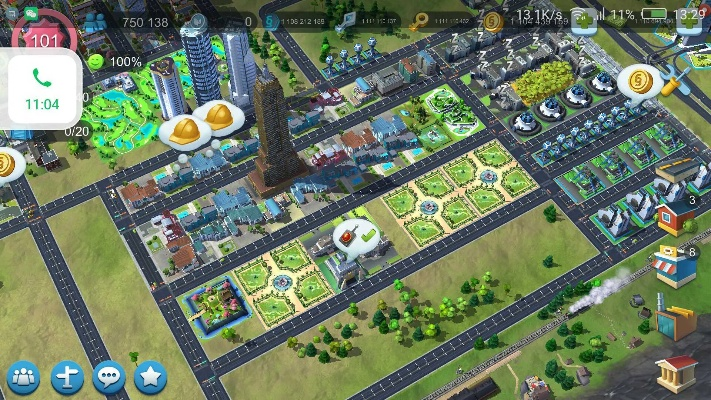Open the government building menu
Viewport: 711px width, 400px height.
pyautogui.click(x=676, y=372)
